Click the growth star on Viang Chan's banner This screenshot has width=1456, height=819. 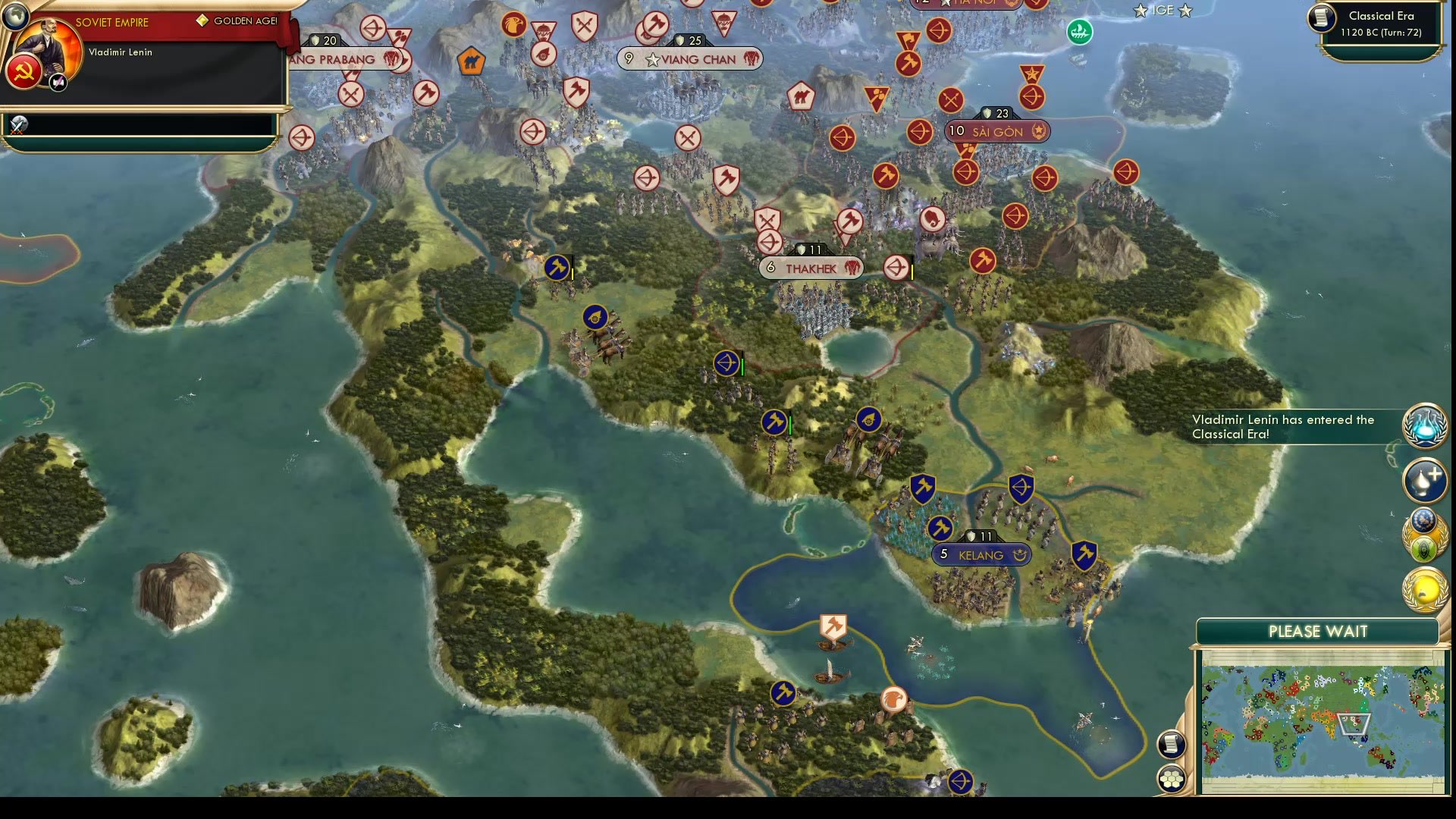[x=652, y=59]
